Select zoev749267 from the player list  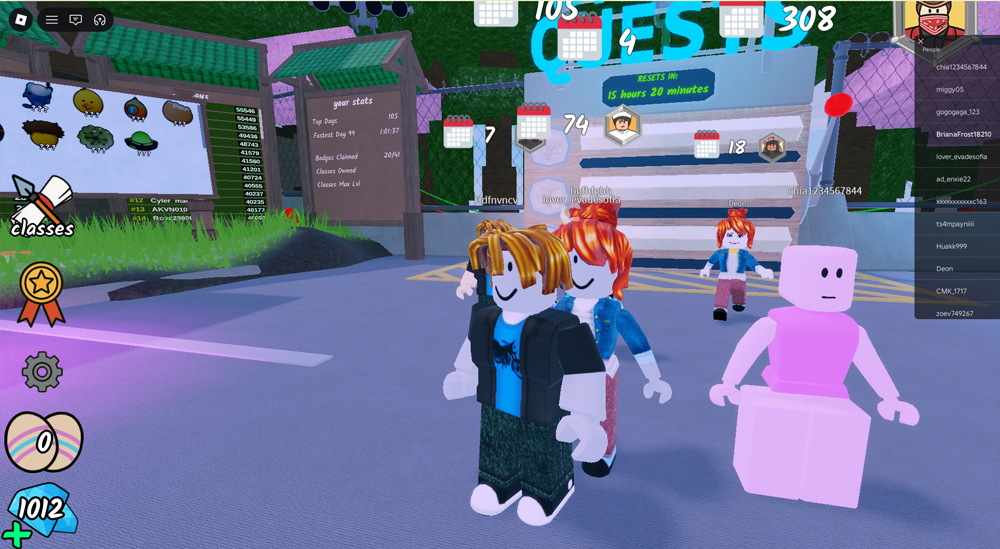[x=954, y=313]
